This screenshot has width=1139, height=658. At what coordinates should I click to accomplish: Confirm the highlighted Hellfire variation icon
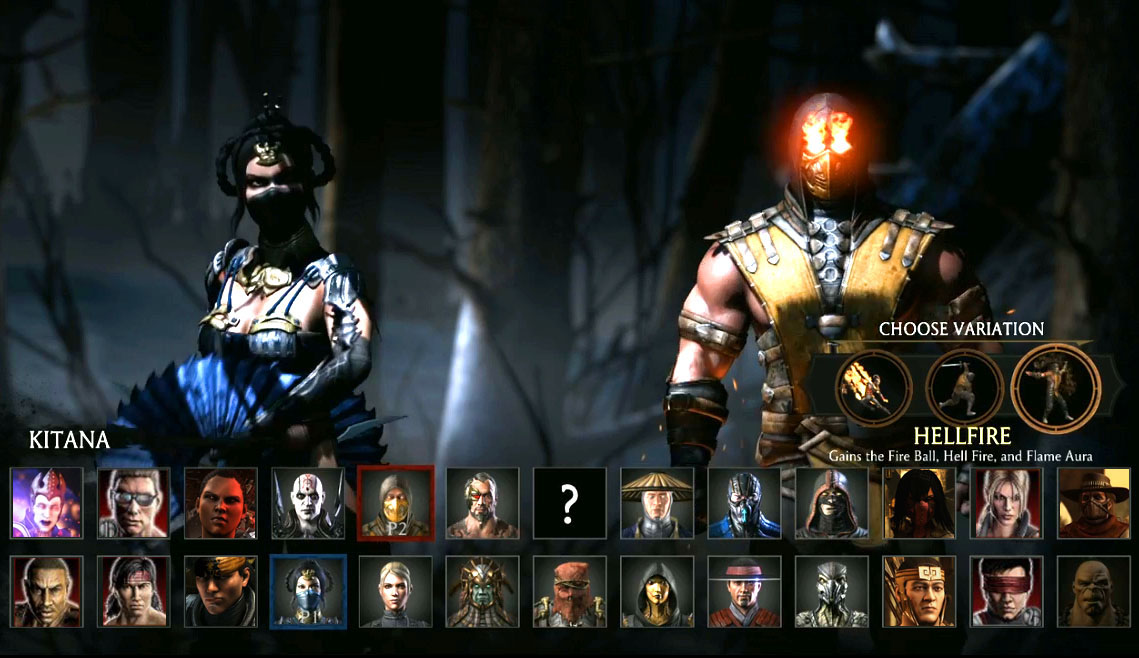1055,387
